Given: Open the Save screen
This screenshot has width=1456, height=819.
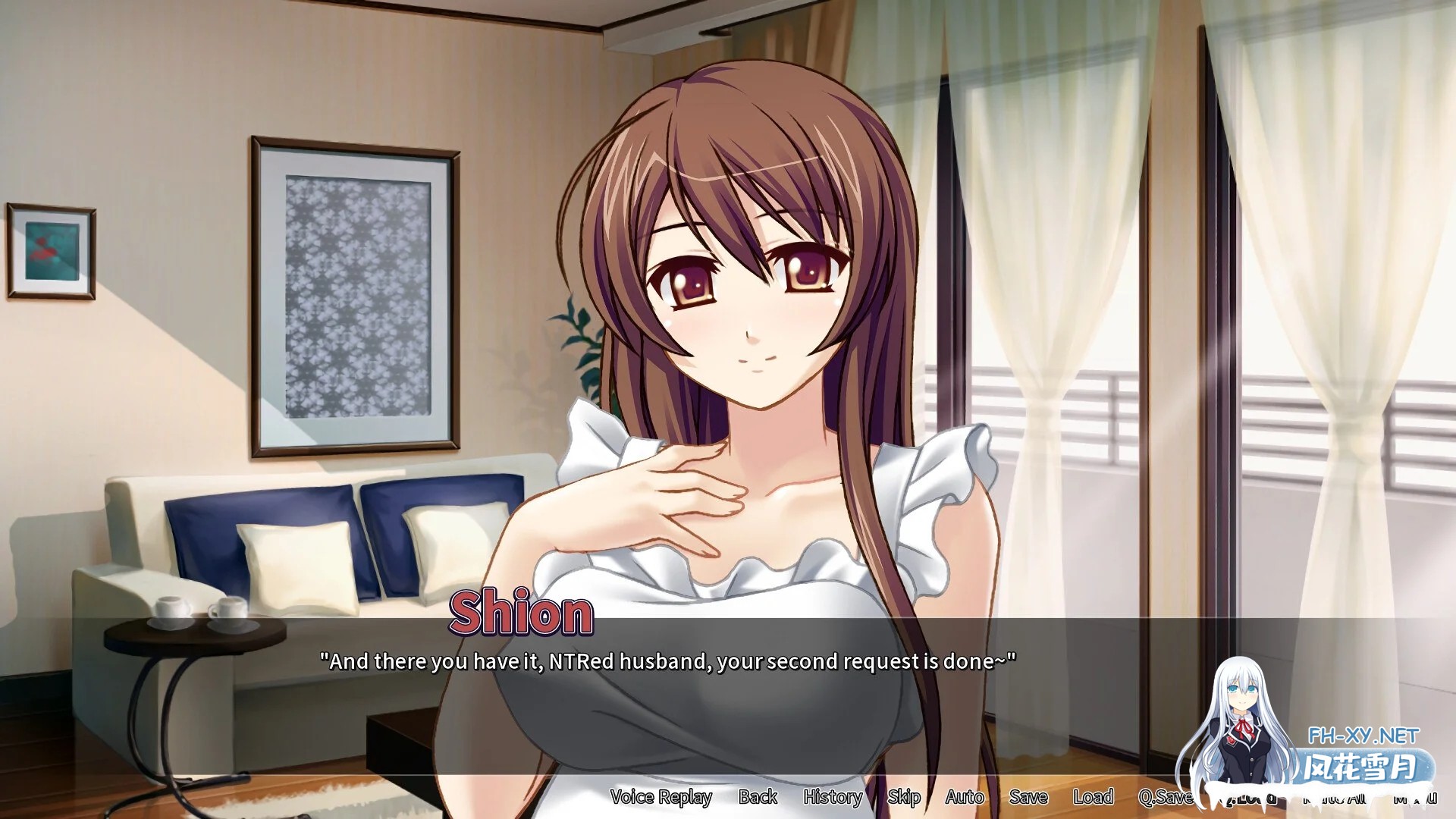Looking at the screenshot, I should click(x=1028, y=797).
